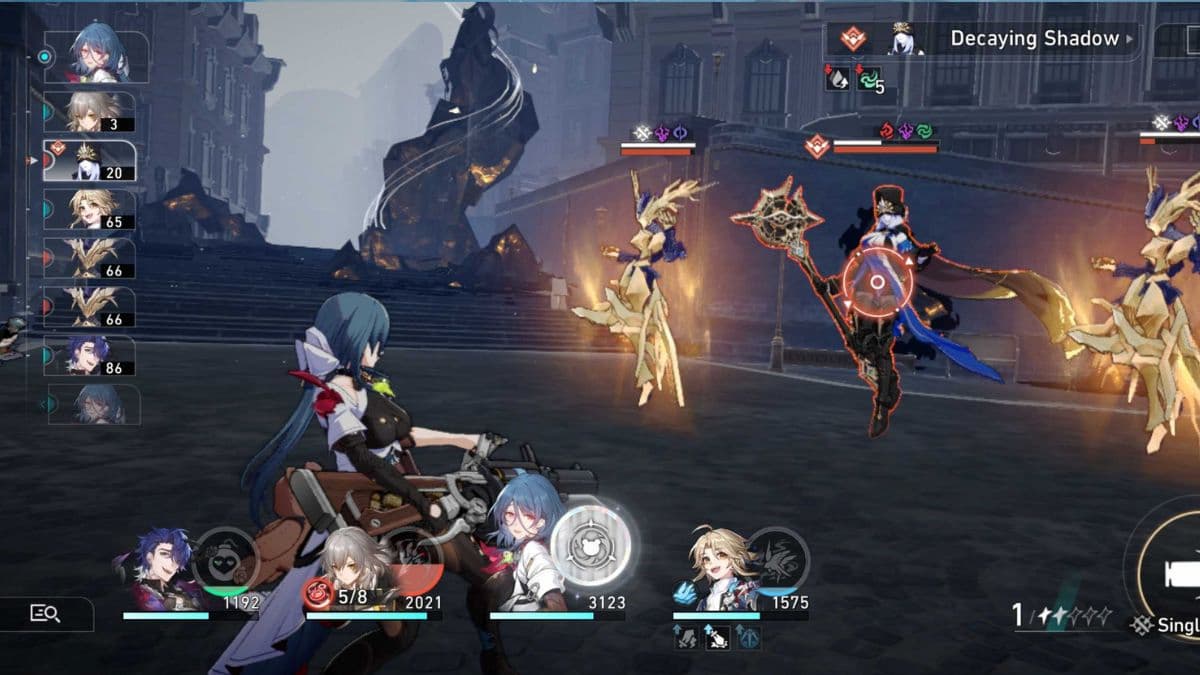The width and height of the screenshot is (1200, 675).
Task: Select the top blue-haired turn-order portrait
Action: coord(98,56)
